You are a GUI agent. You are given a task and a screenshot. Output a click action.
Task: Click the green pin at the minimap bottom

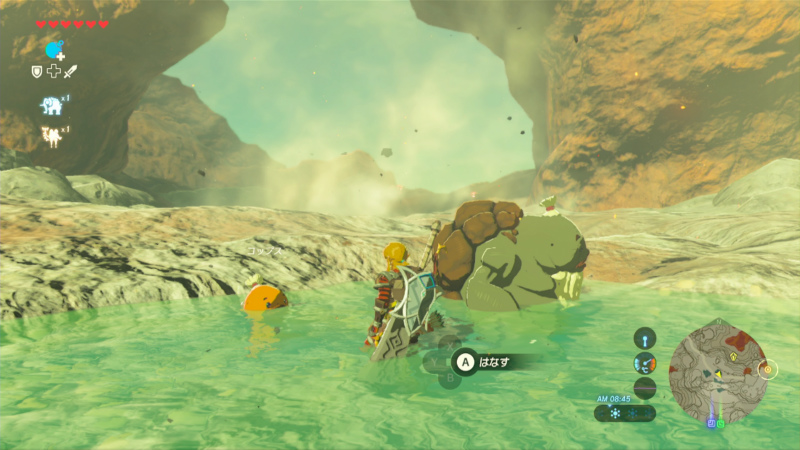click(x=722, y=423)
